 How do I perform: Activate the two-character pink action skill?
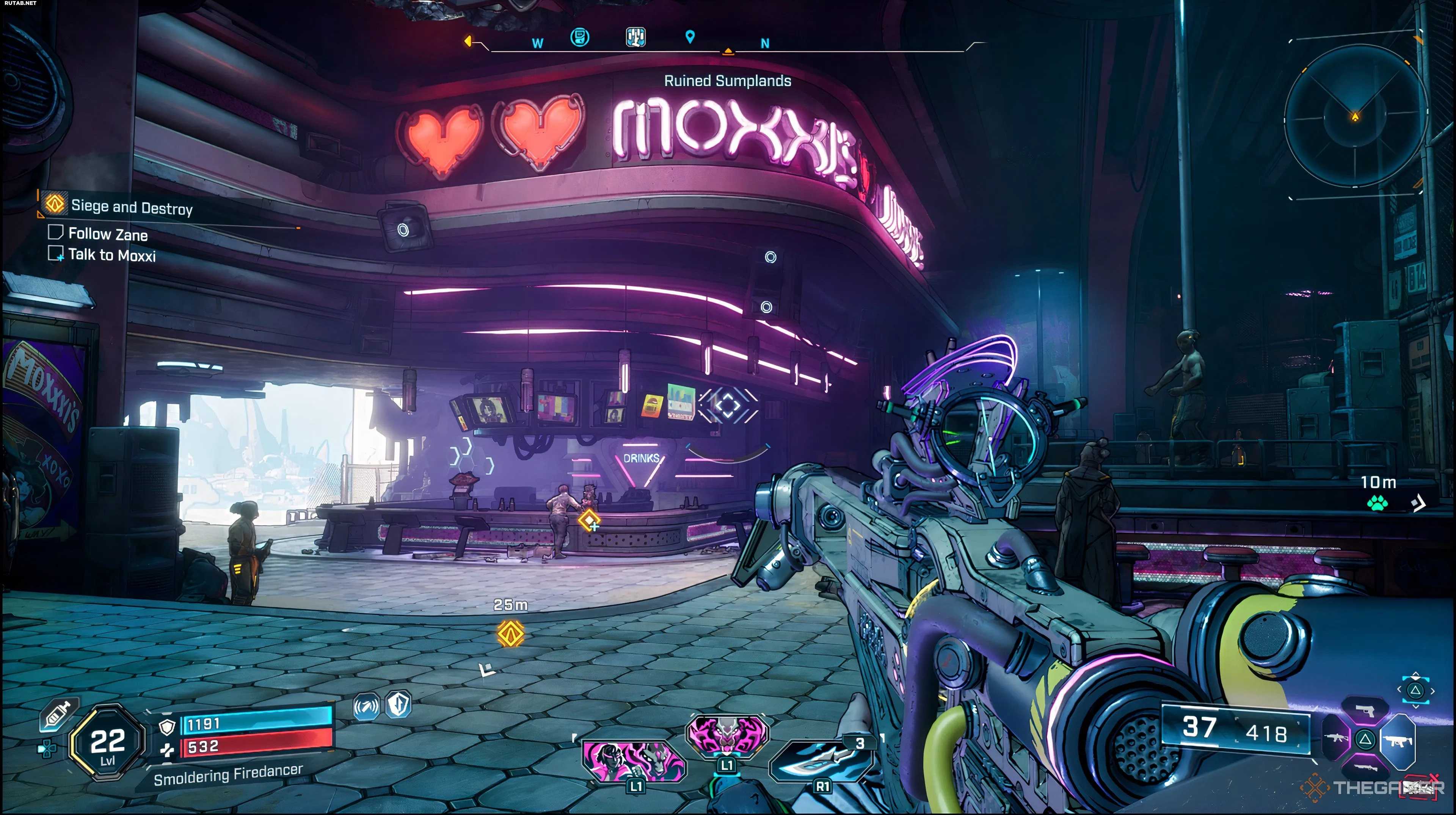[x=634, y=761]
